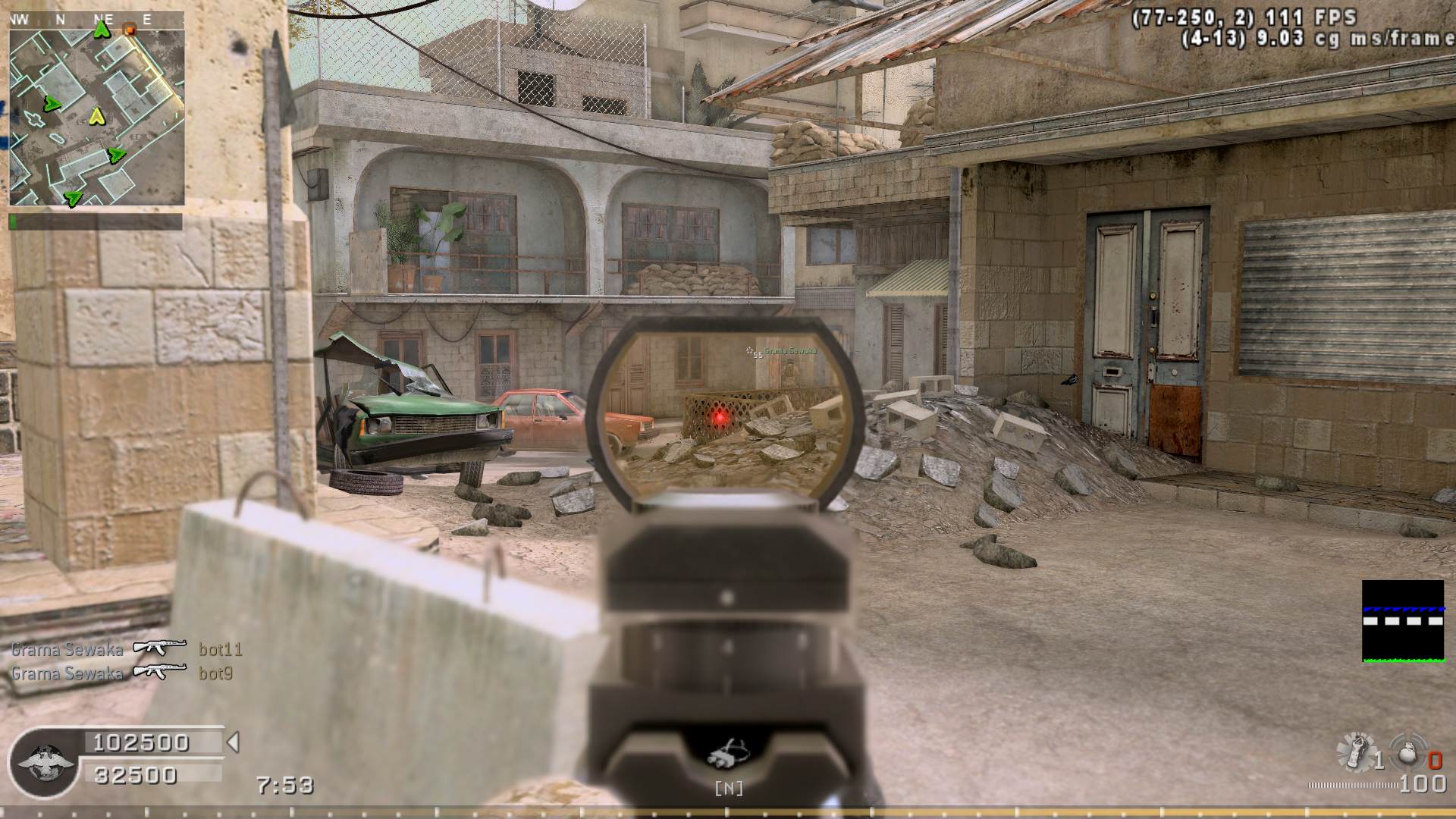Click the killfeed entry for bot11
Image resolution: width=1456 pixels, height=819 pixels.
pyautogui.click(x=127, y=649)
